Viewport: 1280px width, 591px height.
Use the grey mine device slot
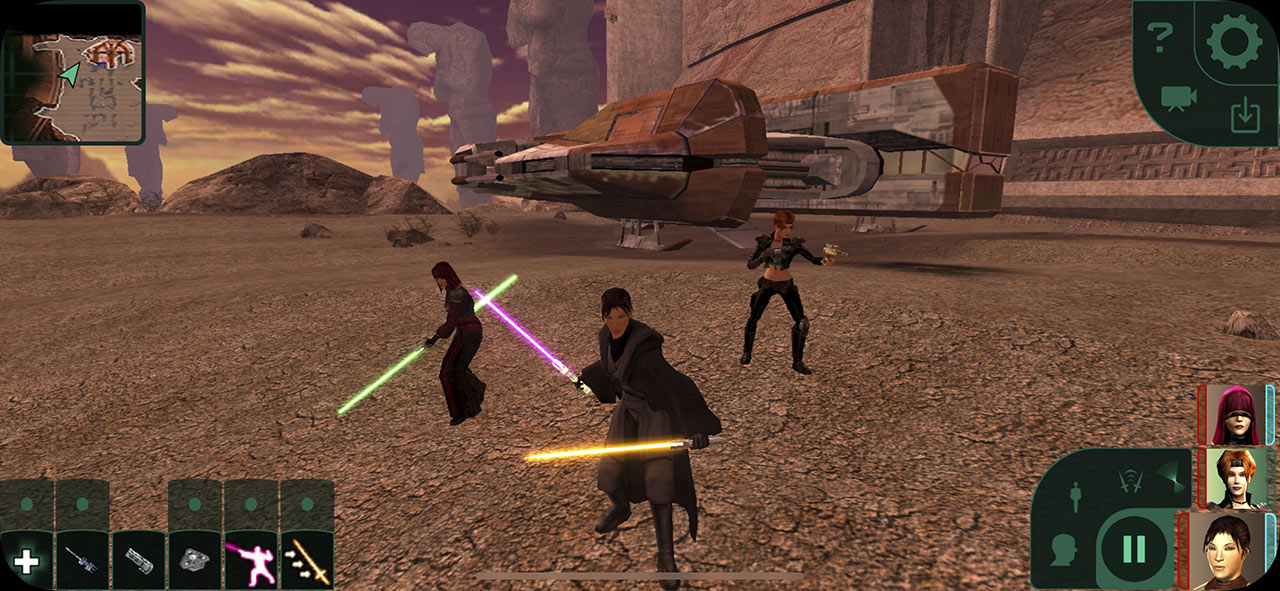coord(194,561)
